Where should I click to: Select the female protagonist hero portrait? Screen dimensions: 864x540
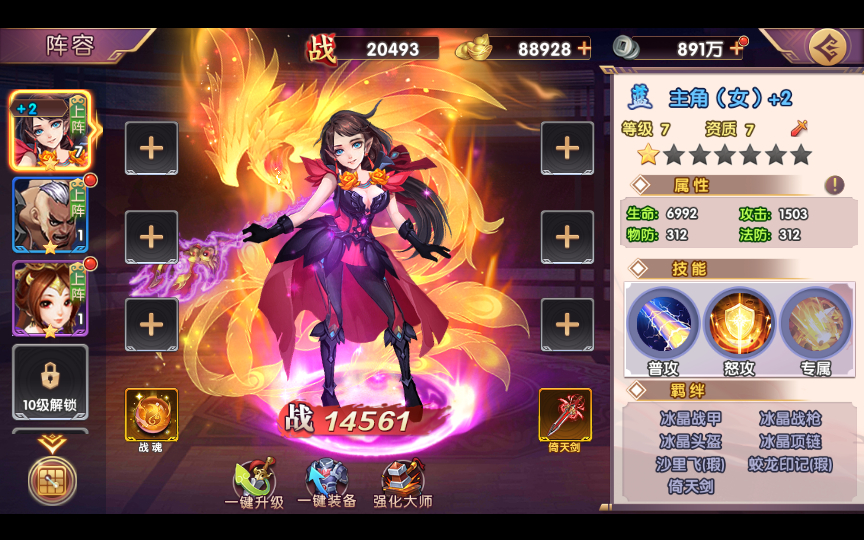[50, 131]
